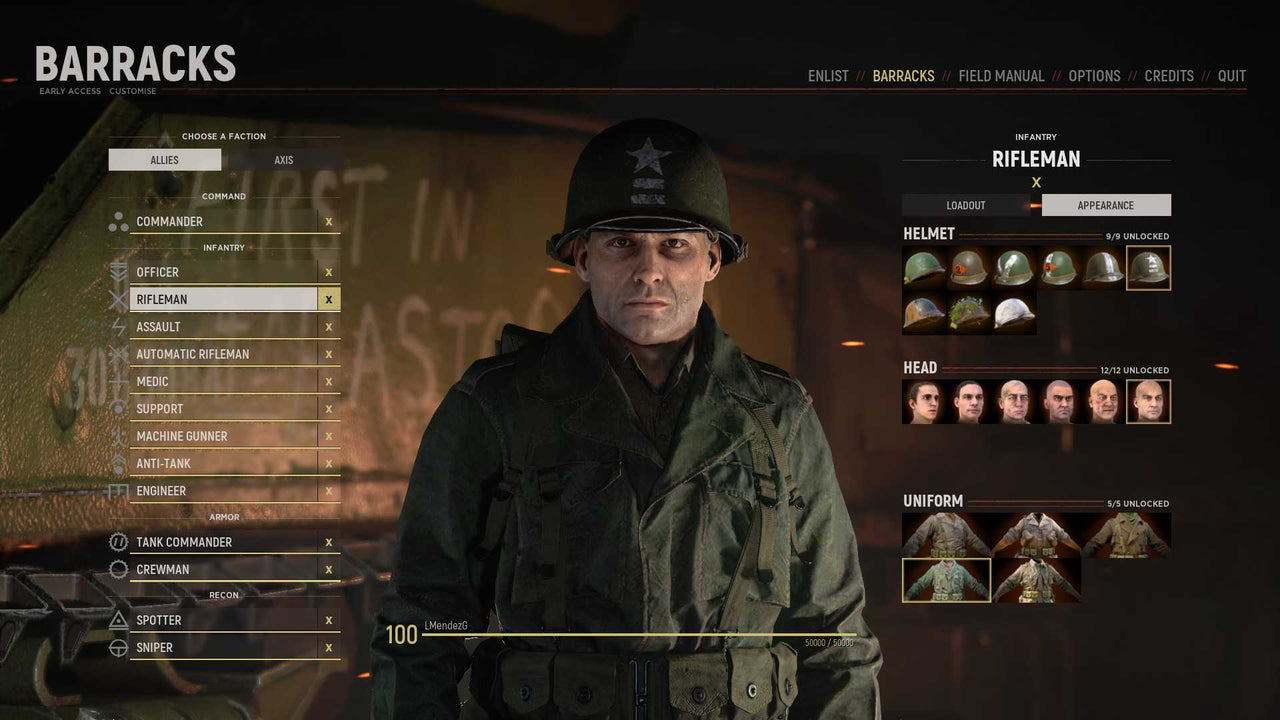1280x720 pixels.
Task: Switch to the LOADOUT tab
Action: pos(966,204)
